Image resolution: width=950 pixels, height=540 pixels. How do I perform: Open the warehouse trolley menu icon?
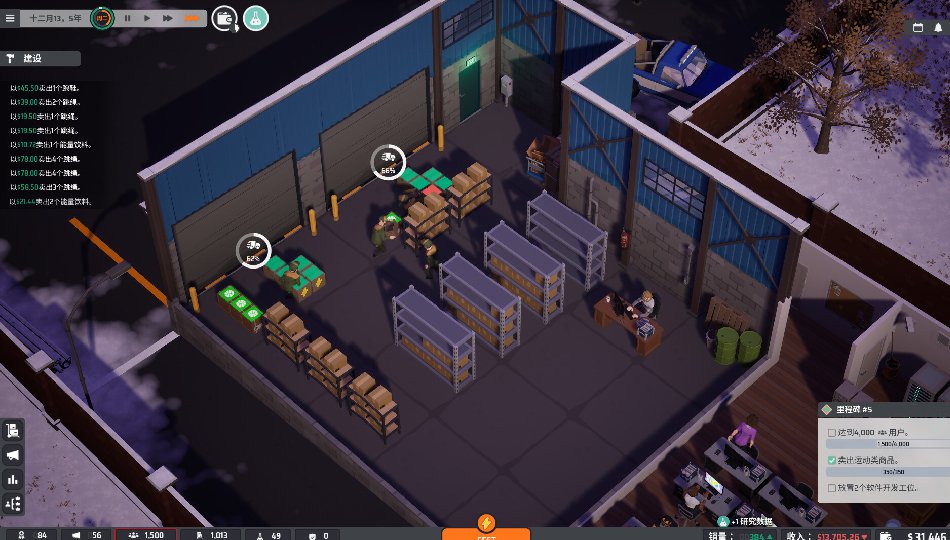click(14, 431)
